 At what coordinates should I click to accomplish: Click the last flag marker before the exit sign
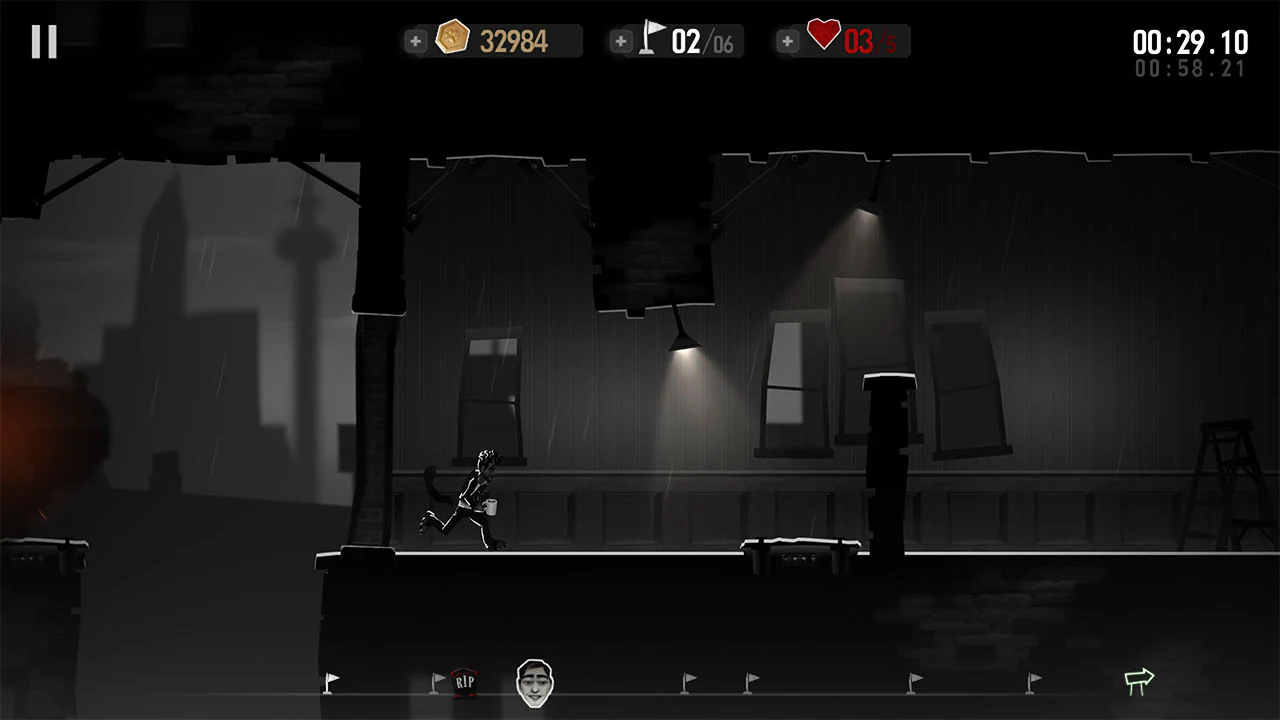tap(1030, 681)
